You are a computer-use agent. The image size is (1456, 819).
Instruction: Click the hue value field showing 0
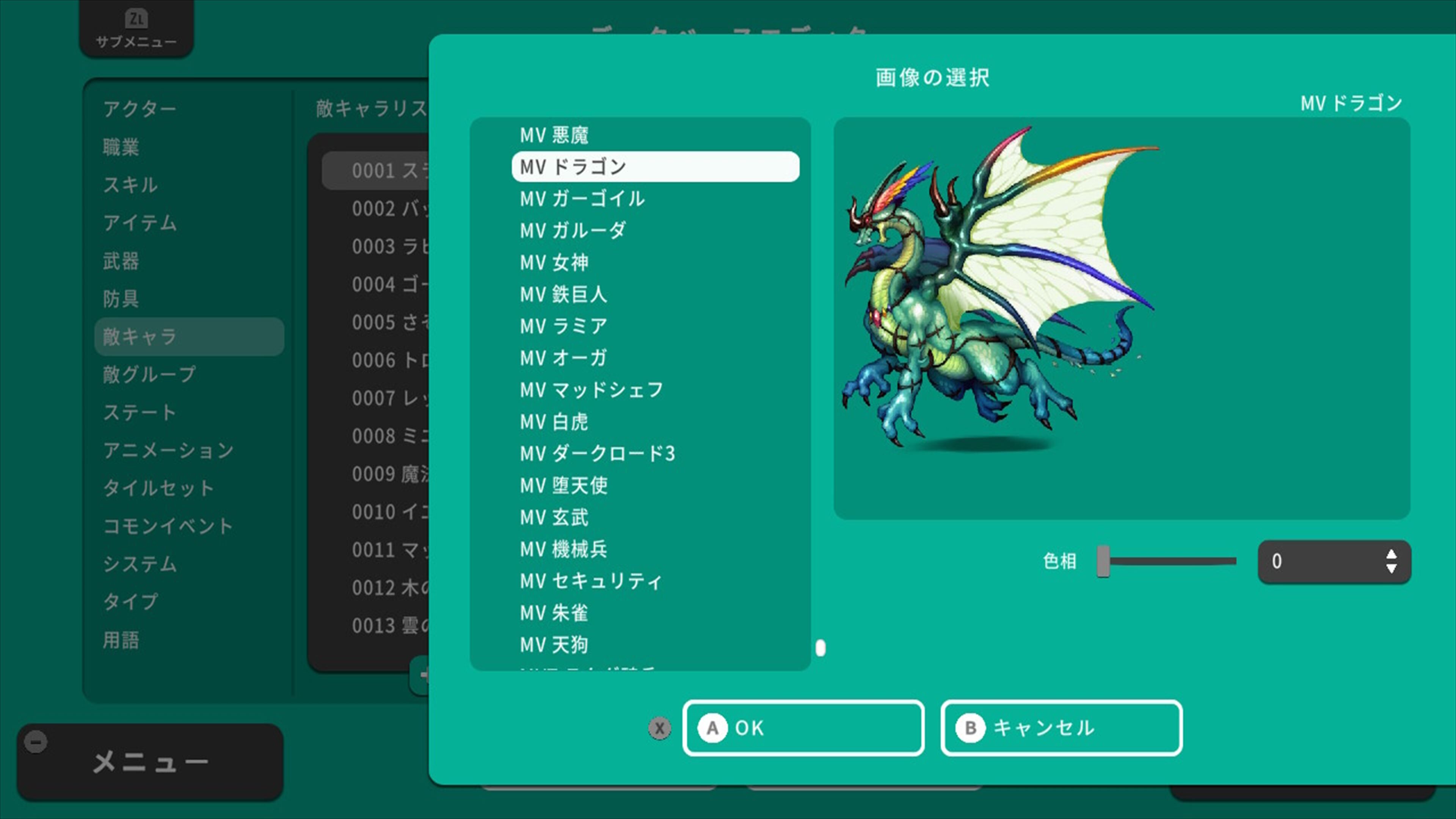[1317, 561]
